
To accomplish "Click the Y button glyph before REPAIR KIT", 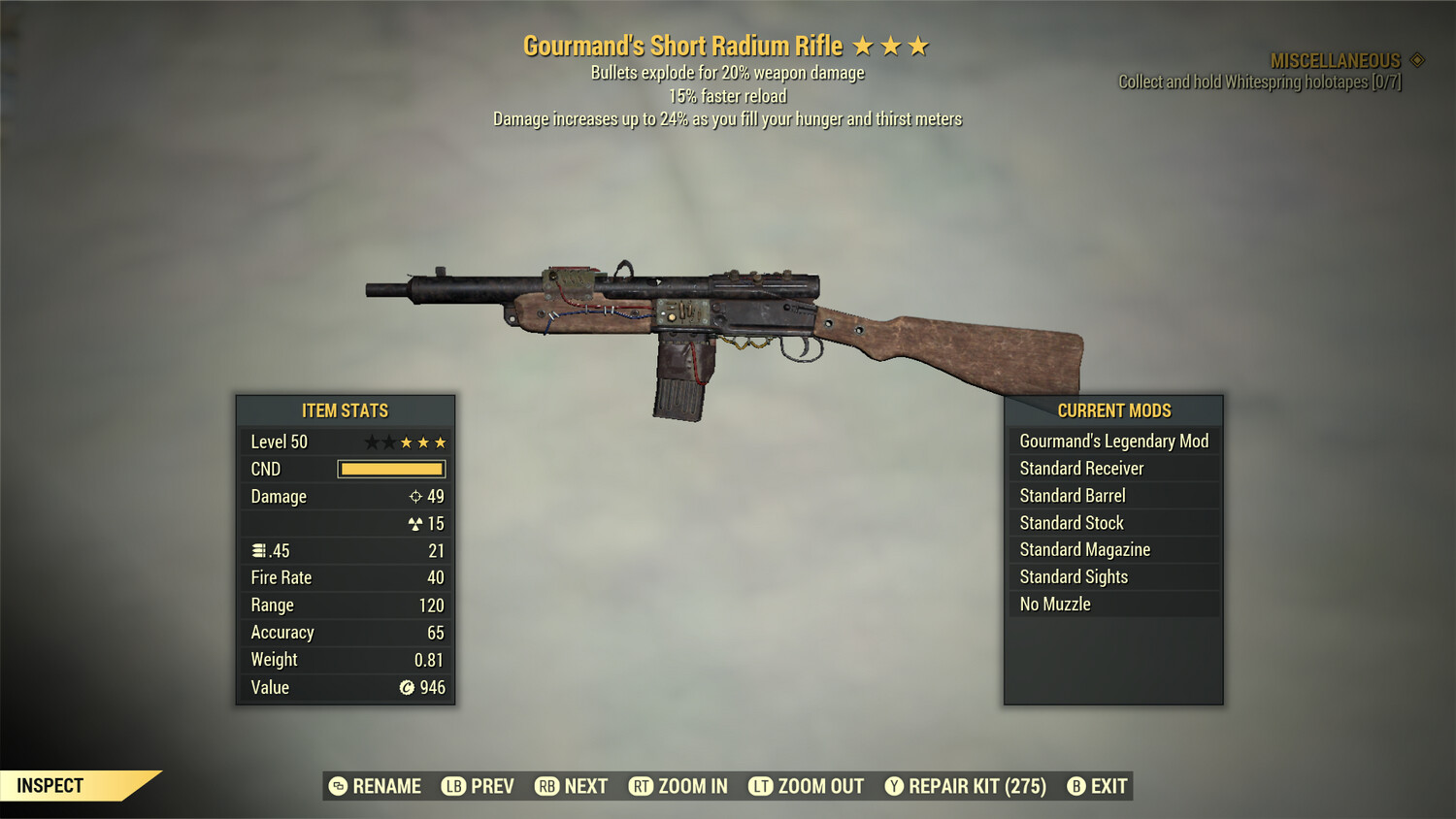I will click(893, 786).
